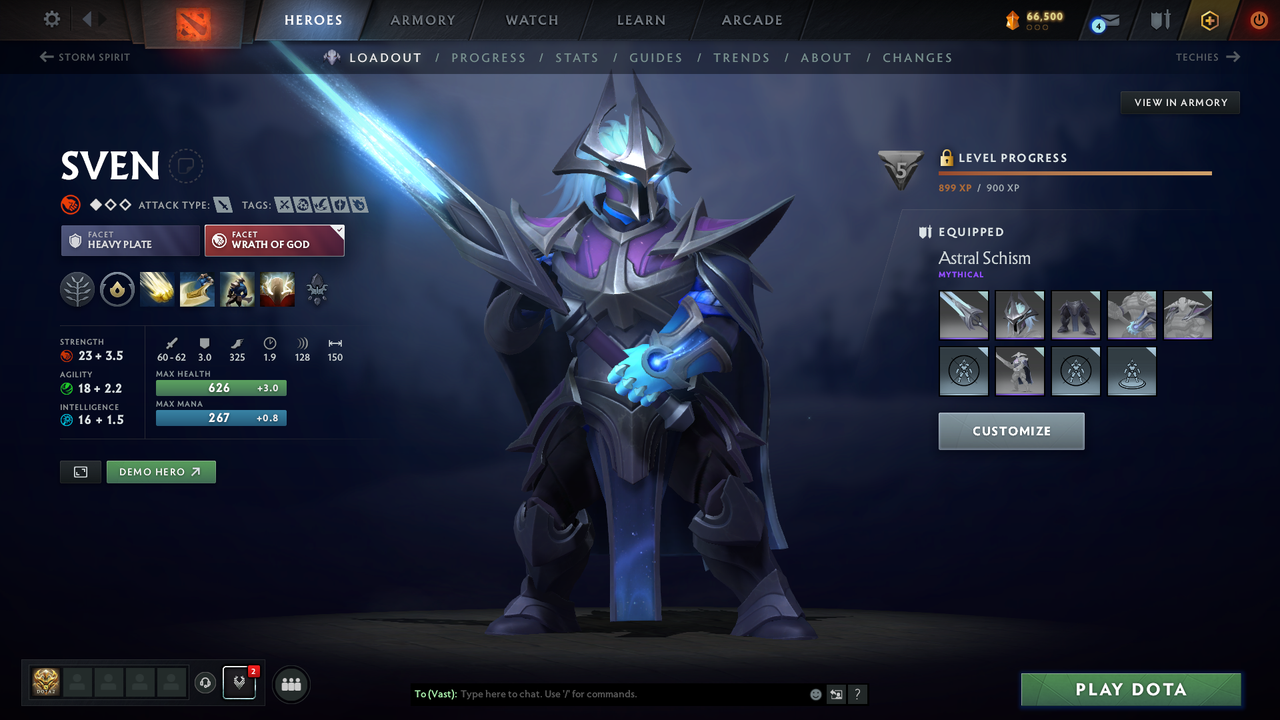1280x720 pixels.
Task: Switch to the GUIDES tab
Action: [656, 57]
